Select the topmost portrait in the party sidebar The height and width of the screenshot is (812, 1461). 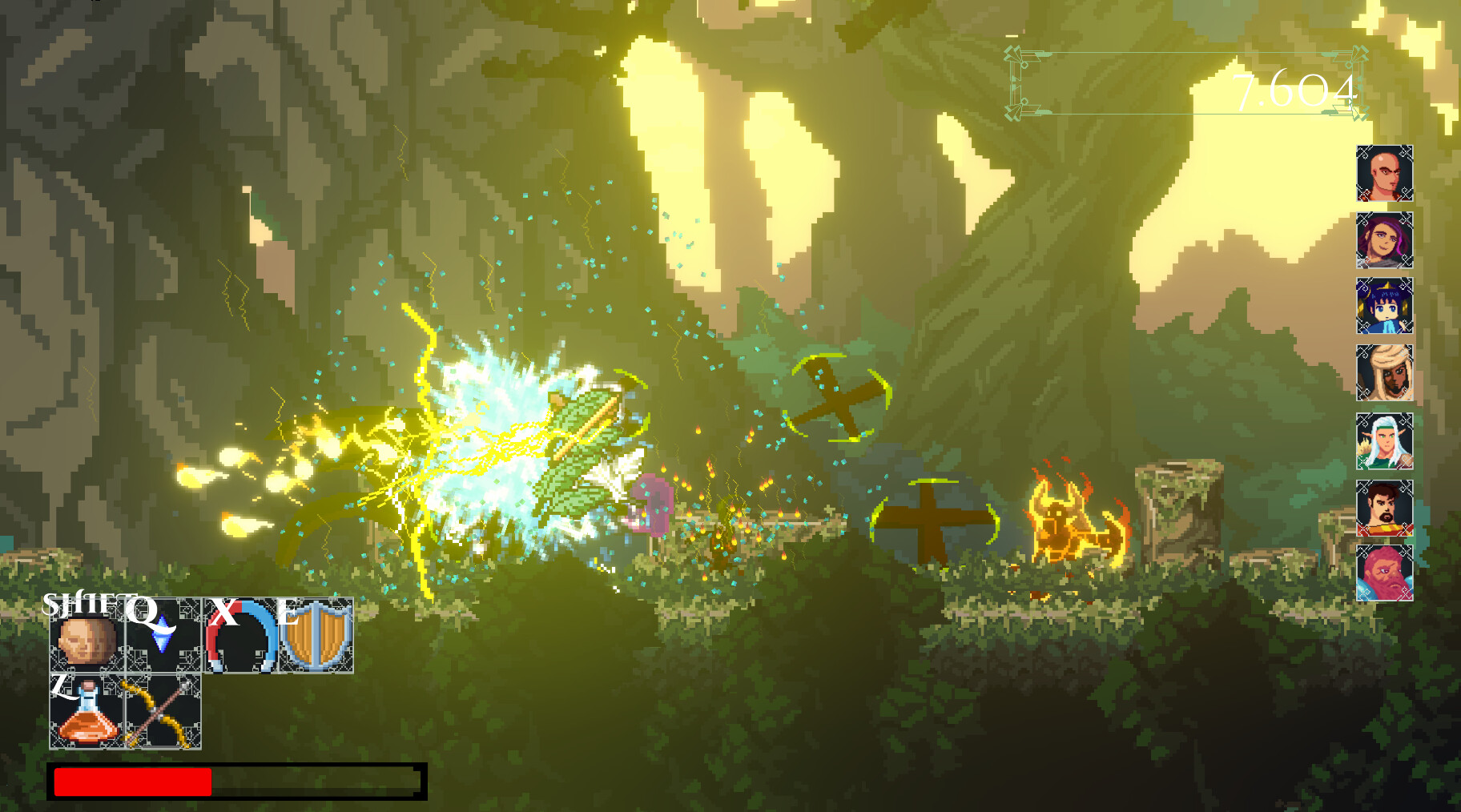(1383, 171)
